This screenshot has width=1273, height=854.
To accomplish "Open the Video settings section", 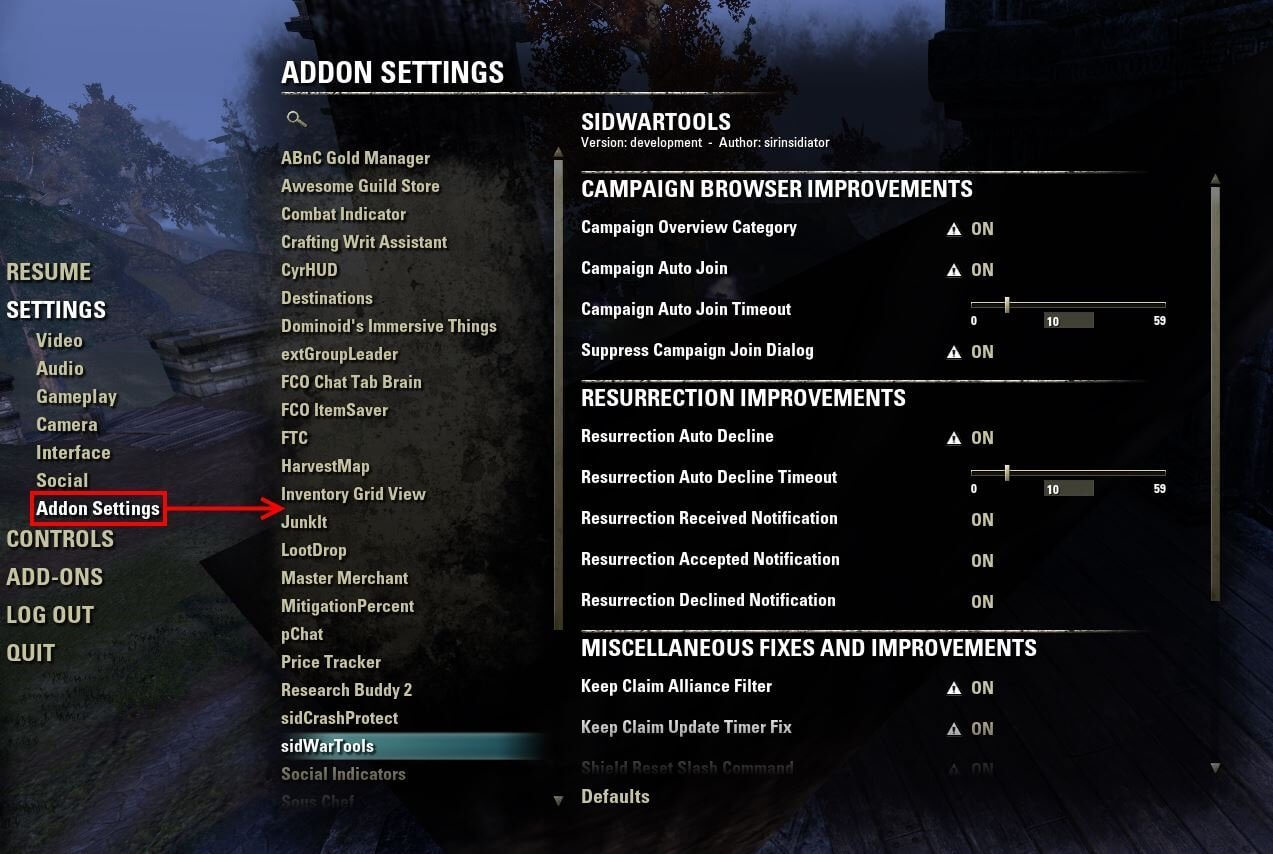I will click(x=59, y=340).
